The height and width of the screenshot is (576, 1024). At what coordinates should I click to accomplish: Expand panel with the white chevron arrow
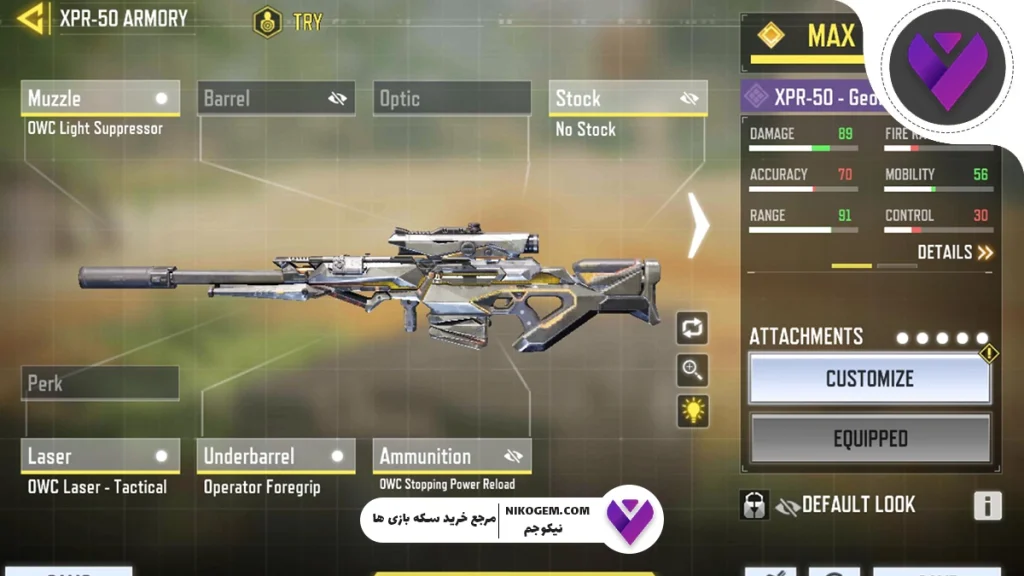click(x=698, y=225)
